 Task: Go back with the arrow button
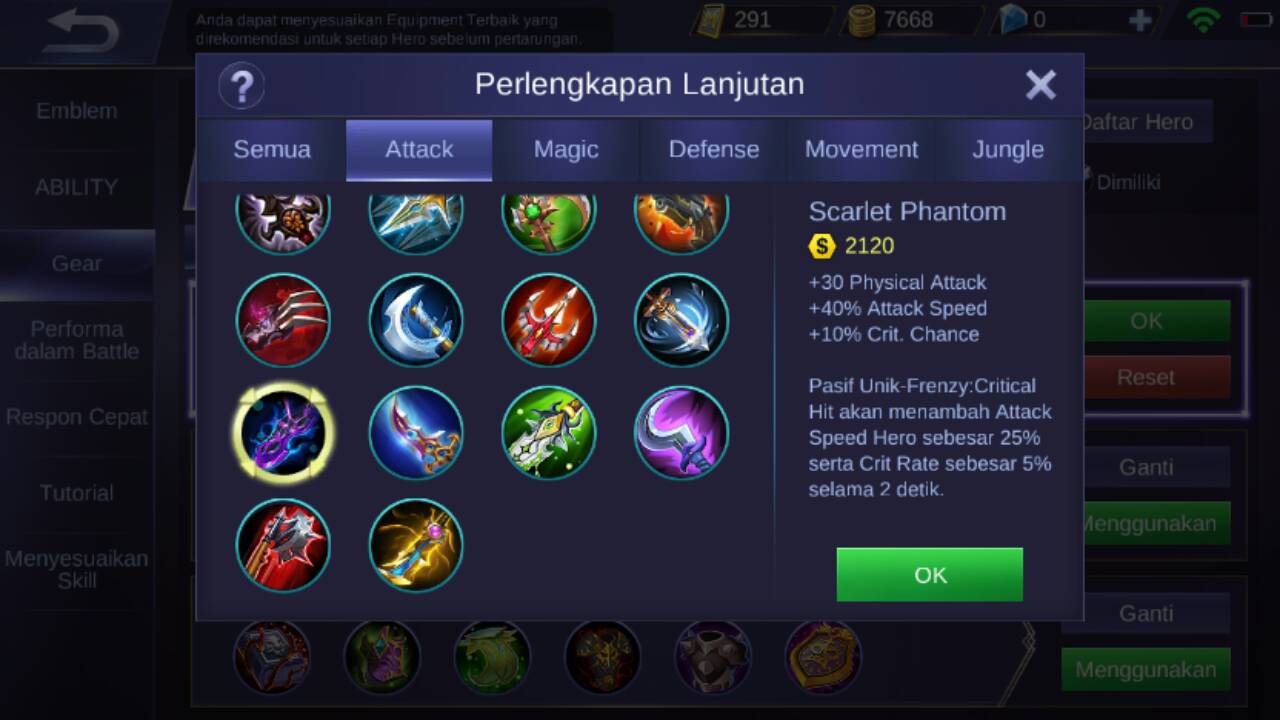[82, 32]
